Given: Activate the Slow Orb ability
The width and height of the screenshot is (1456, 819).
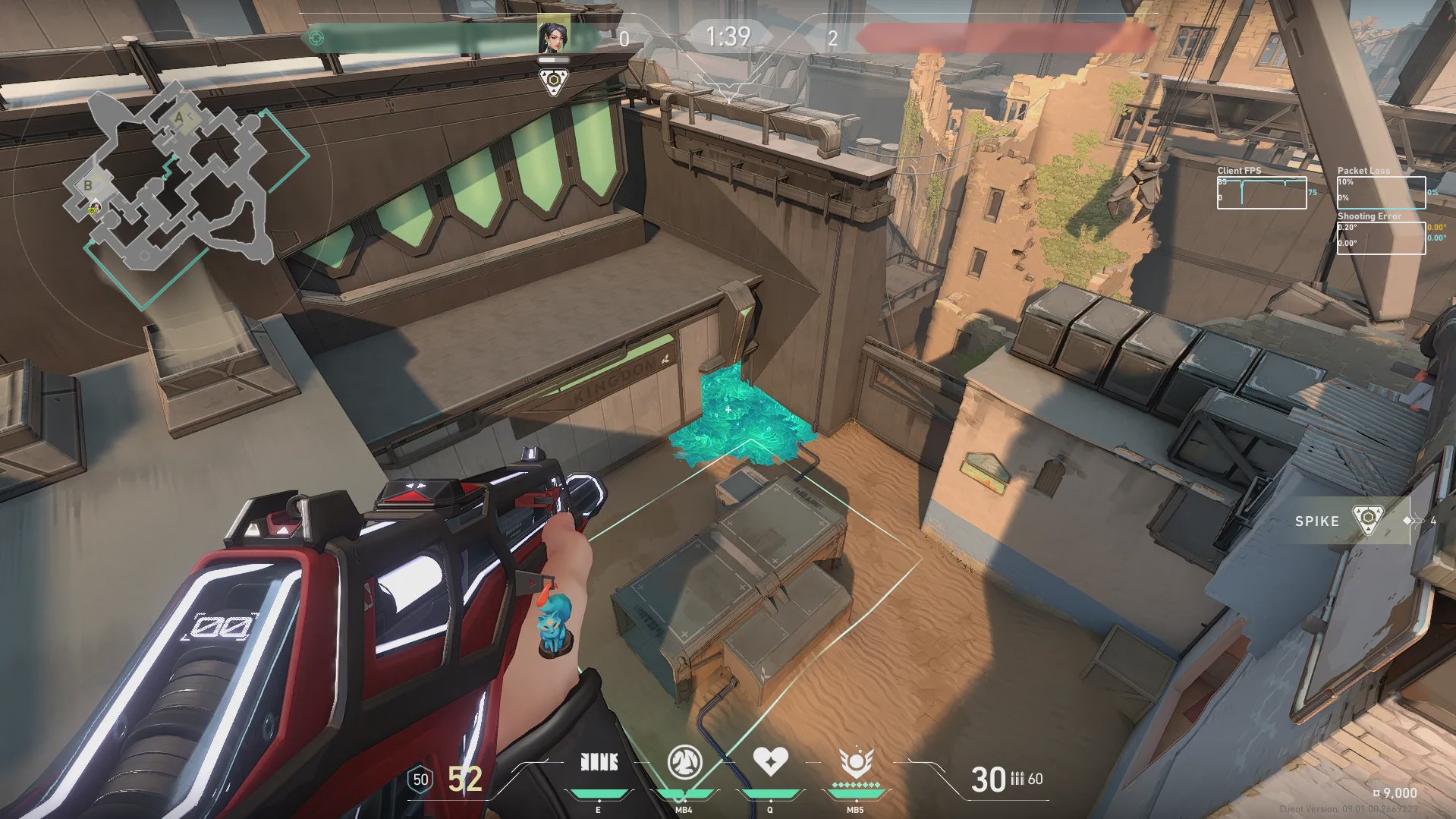Looking at the screenshot, I should 684,762.
